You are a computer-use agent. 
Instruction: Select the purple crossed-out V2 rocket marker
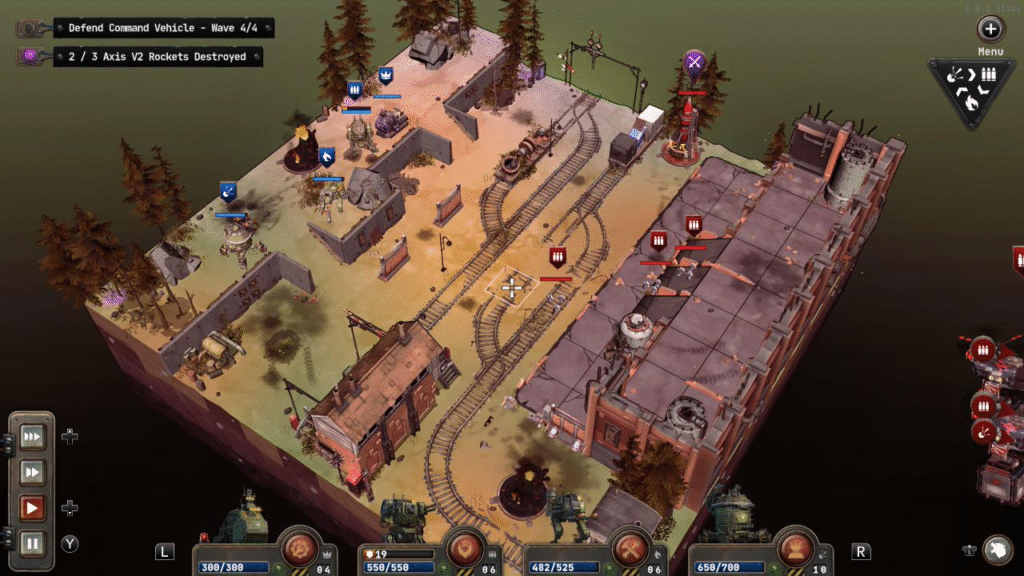(694, 64)
